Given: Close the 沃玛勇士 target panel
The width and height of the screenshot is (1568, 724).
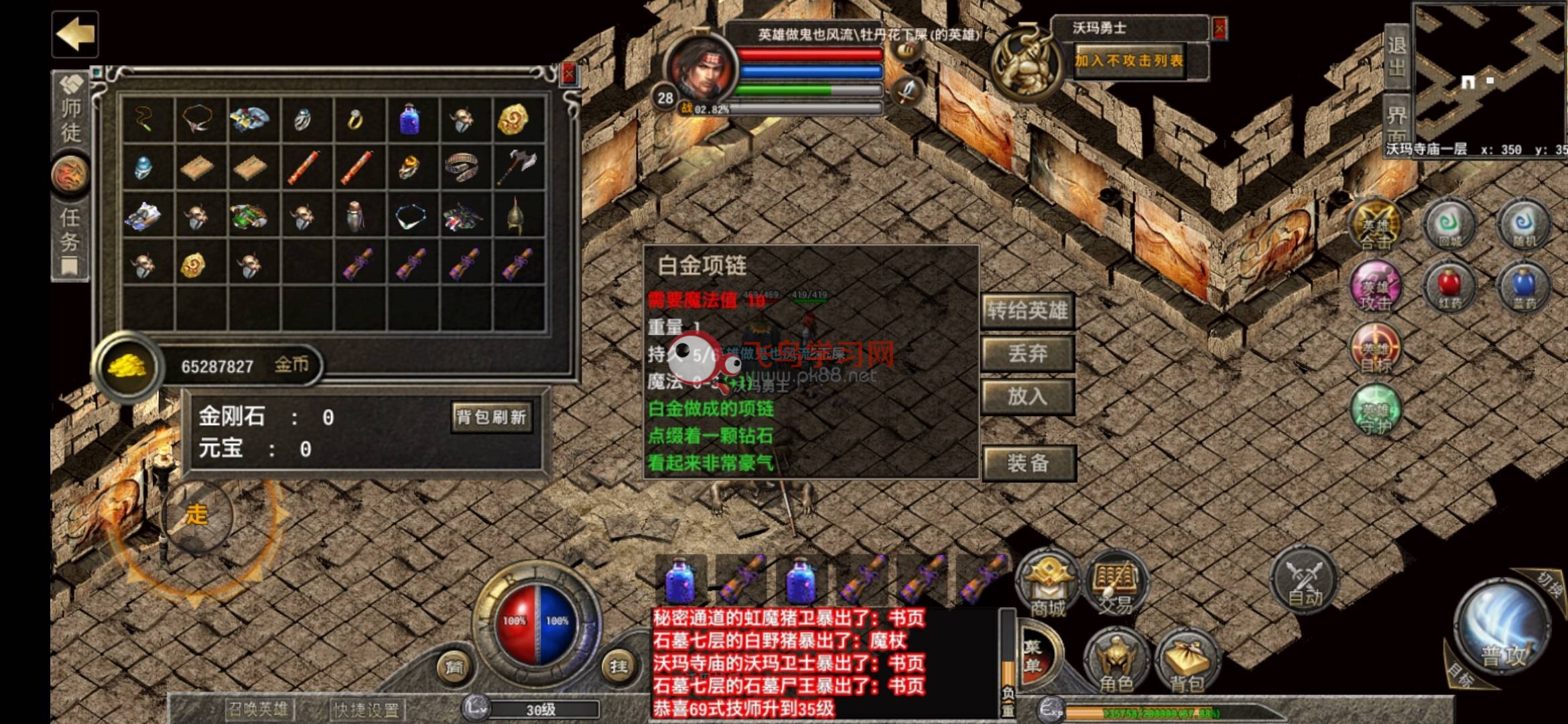Looking at the screenshot, I should point(1220,28).
